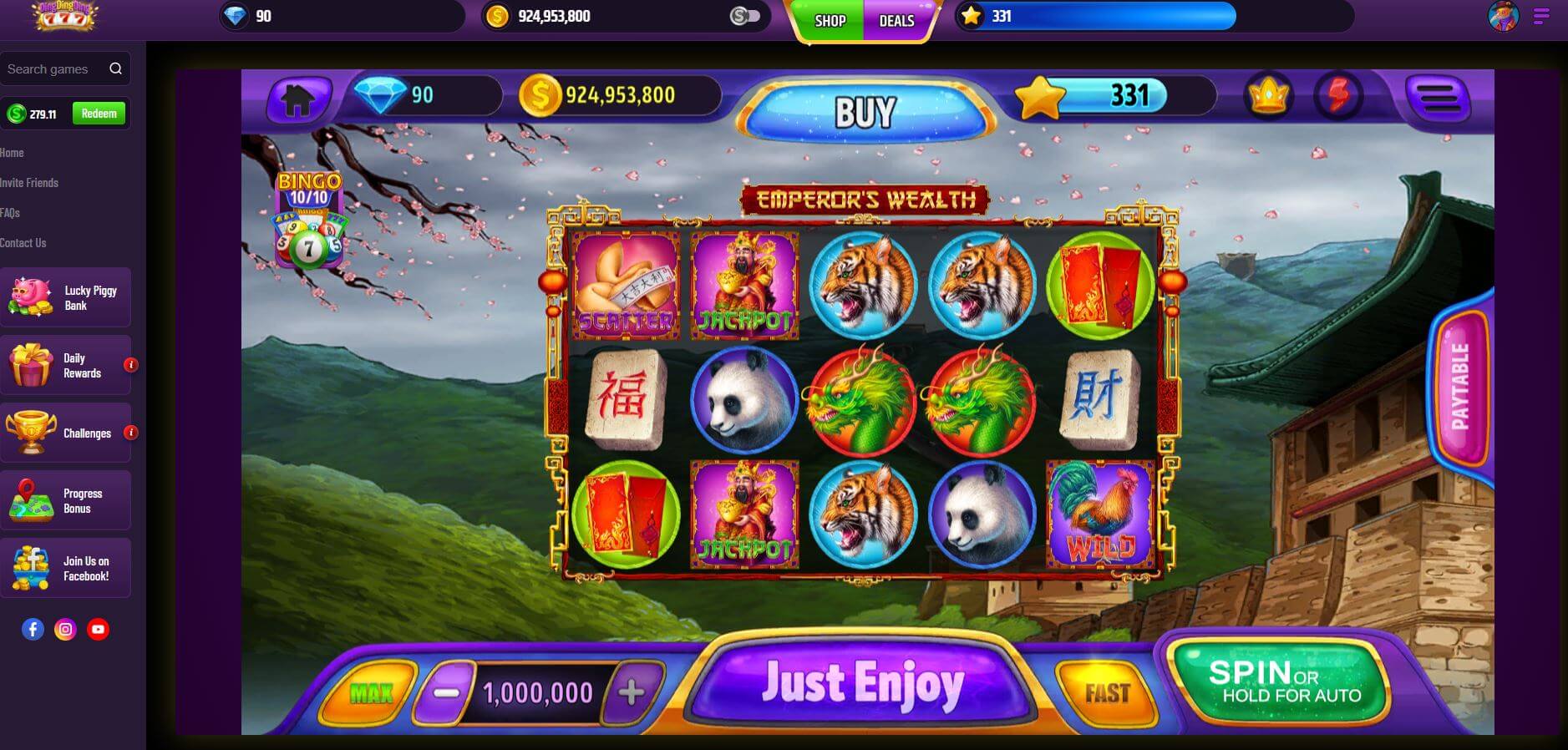The height and width of the screenshot is (750, 1568).
Task: Switch to the DEALS tab
Action: (x=896, y=22)
